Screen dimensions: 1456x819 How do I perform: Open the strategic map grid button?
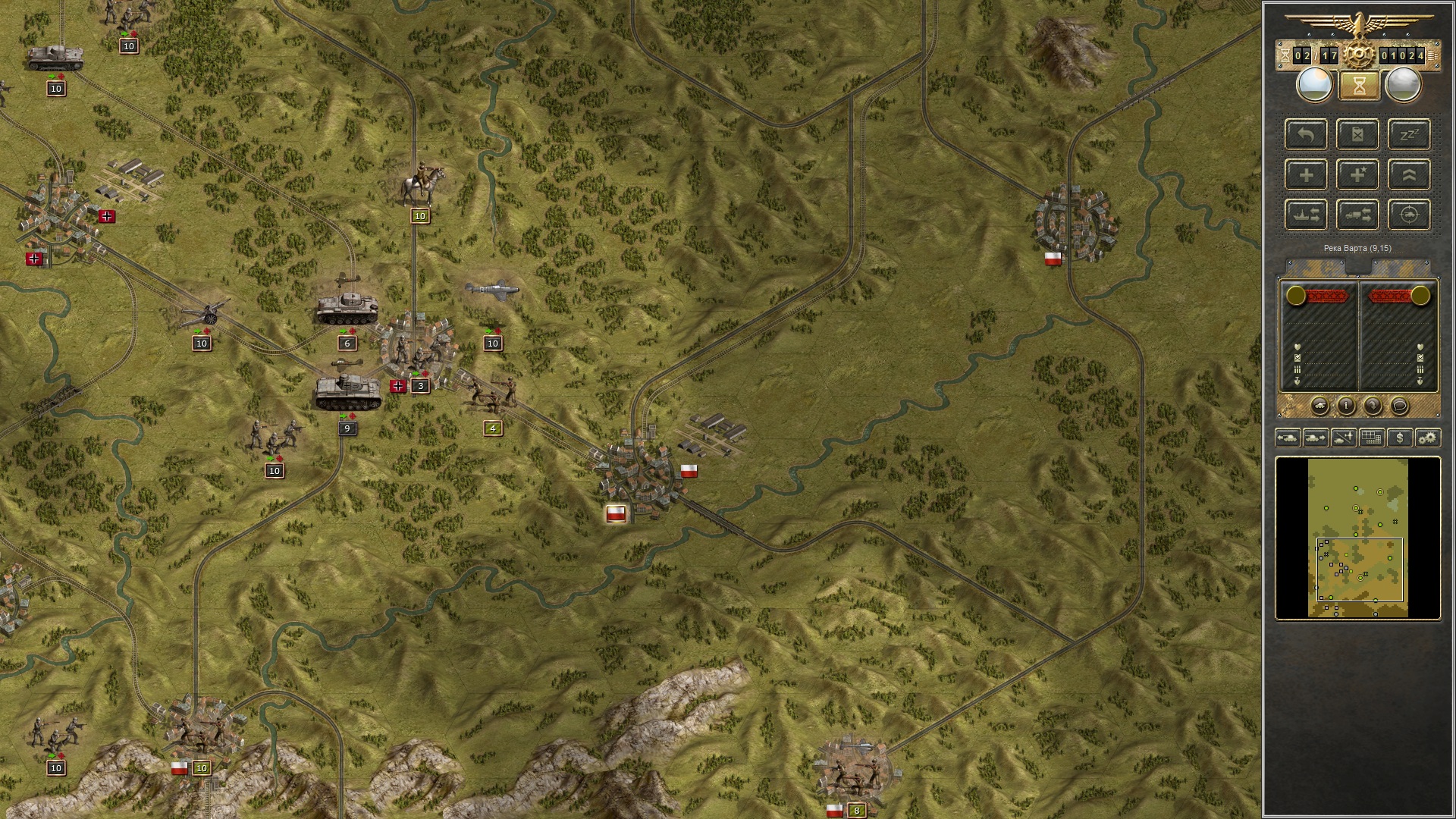[x=1372, y=438]
